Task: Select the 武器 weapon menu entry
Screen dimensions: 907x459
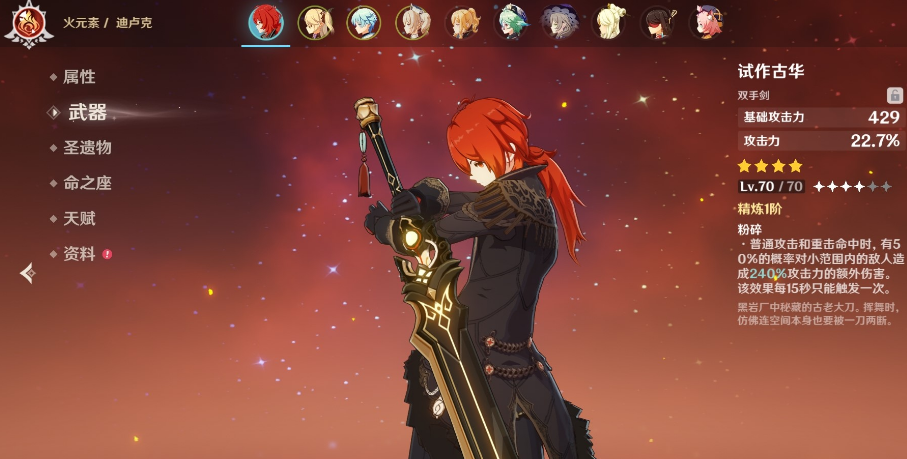Action: (x=86, y=112)
